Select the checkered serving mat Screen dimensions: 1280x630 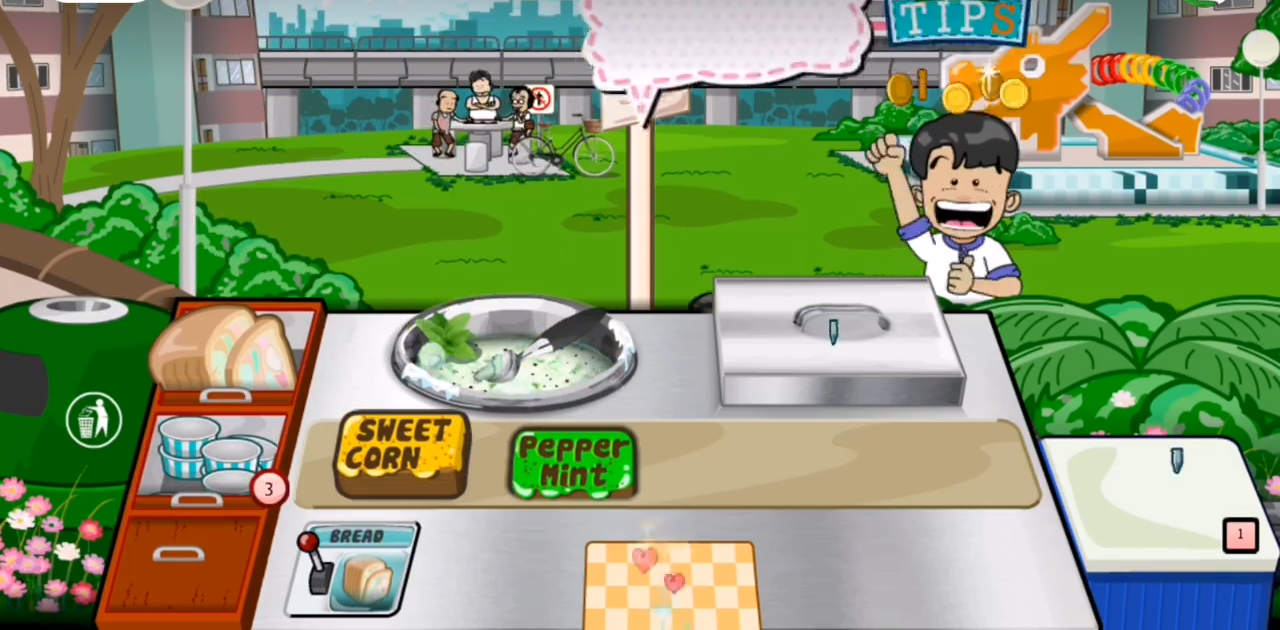coord(671,584)
